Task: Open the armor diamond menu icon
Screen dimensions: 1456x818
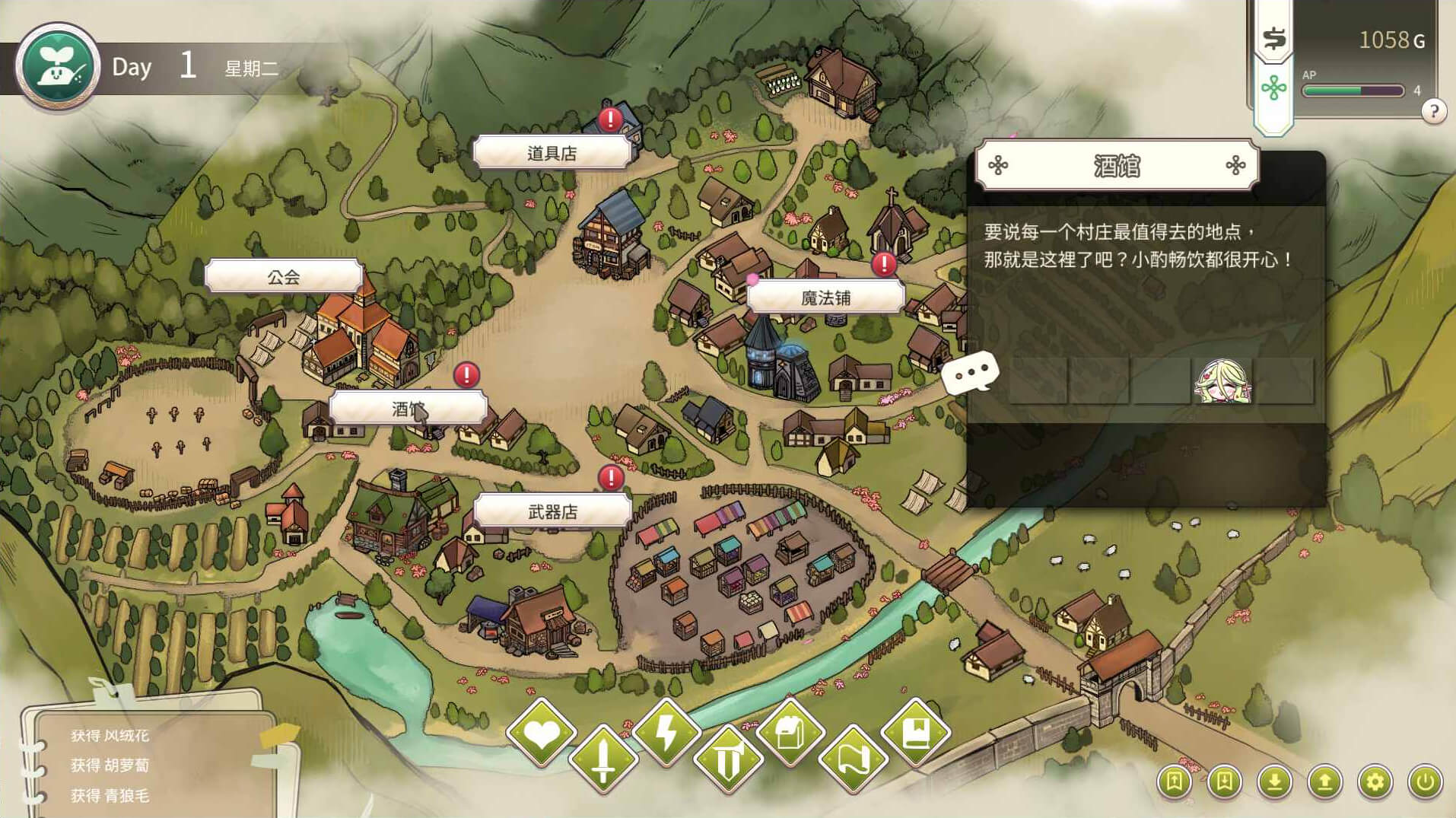Action: [x=729, y=759]
